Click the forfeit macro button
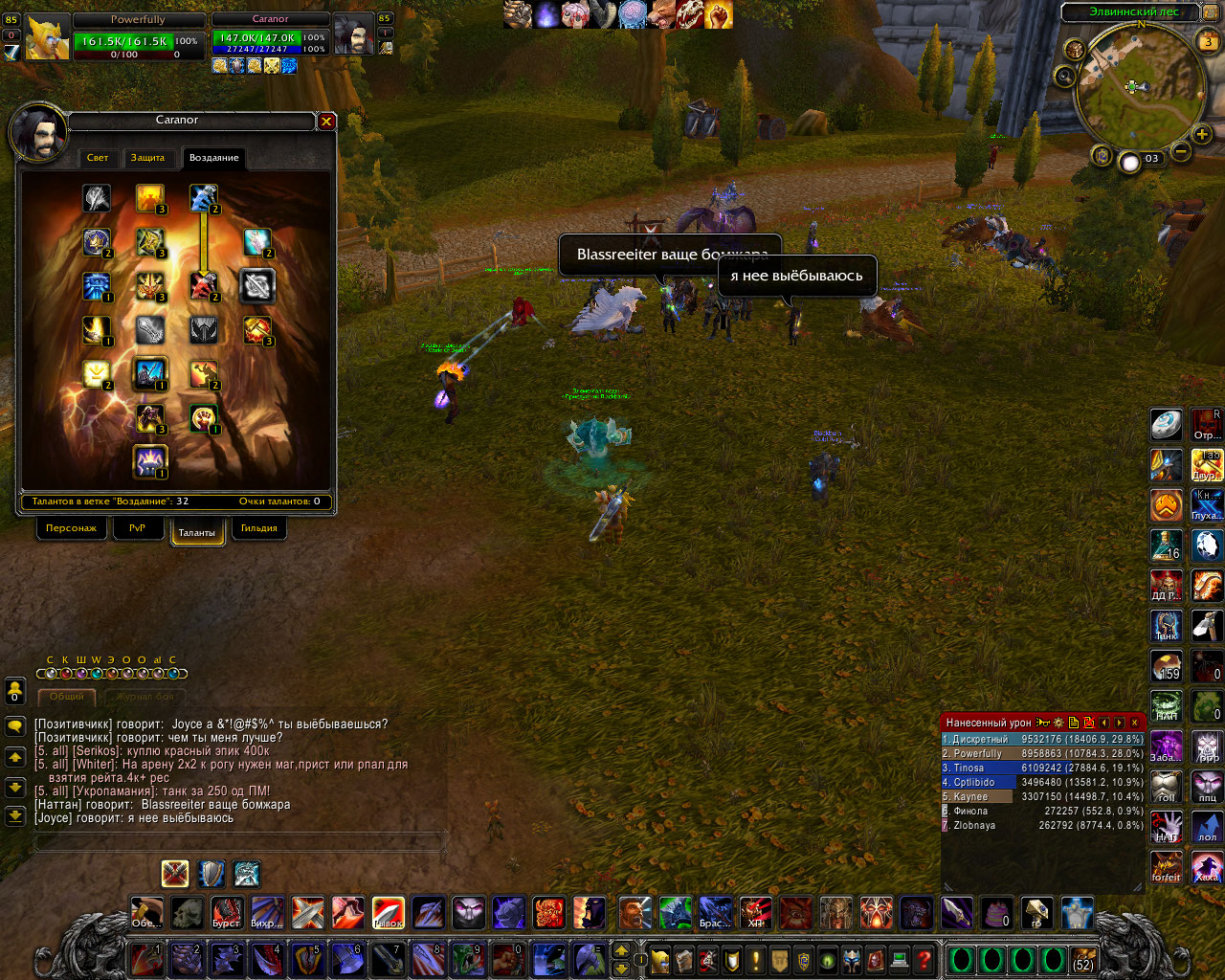The image size is (1225, 980). [1166, 867]
